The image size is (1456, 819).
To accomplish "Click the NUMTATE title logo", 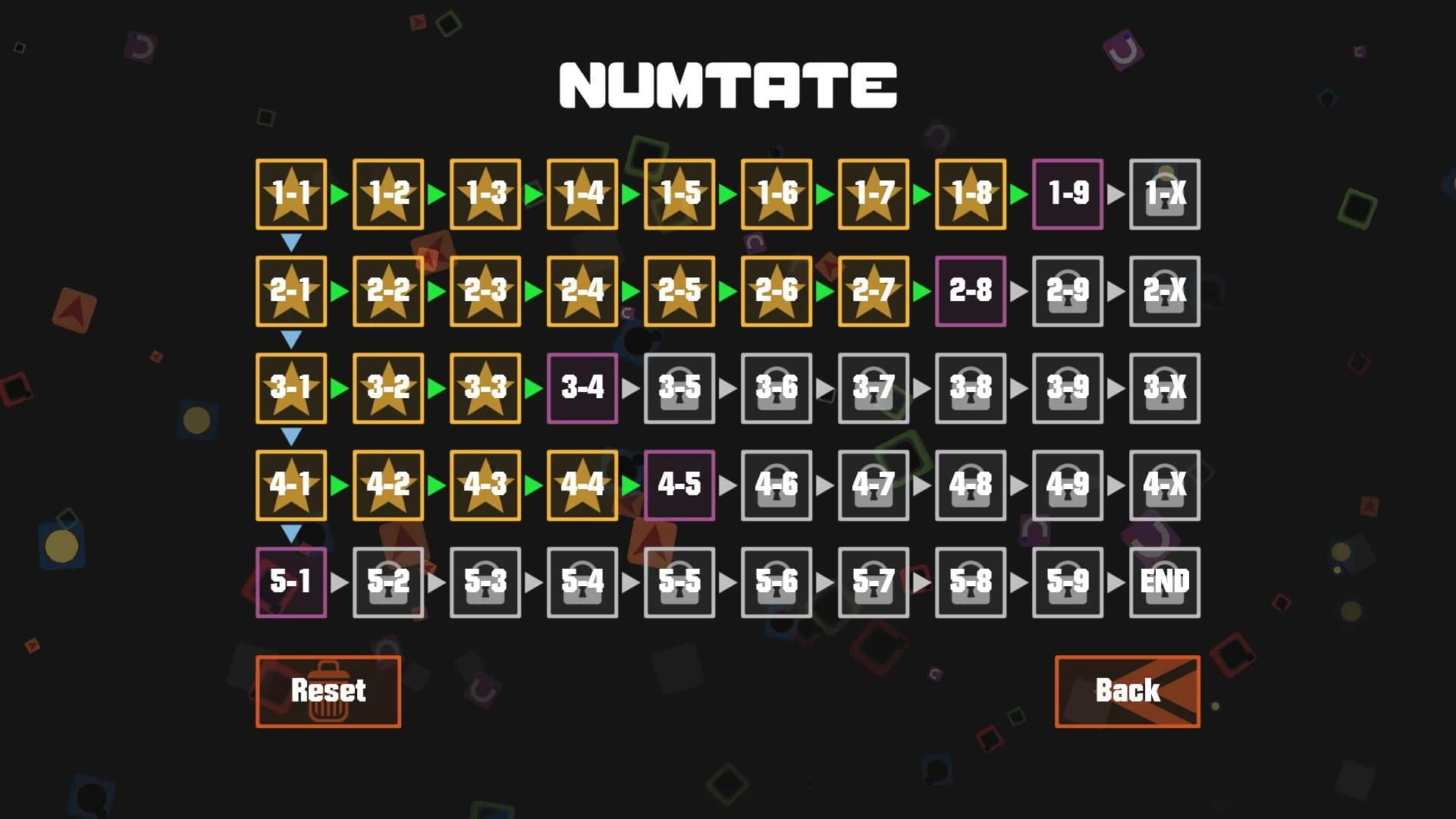I will [x=727, y=85].
